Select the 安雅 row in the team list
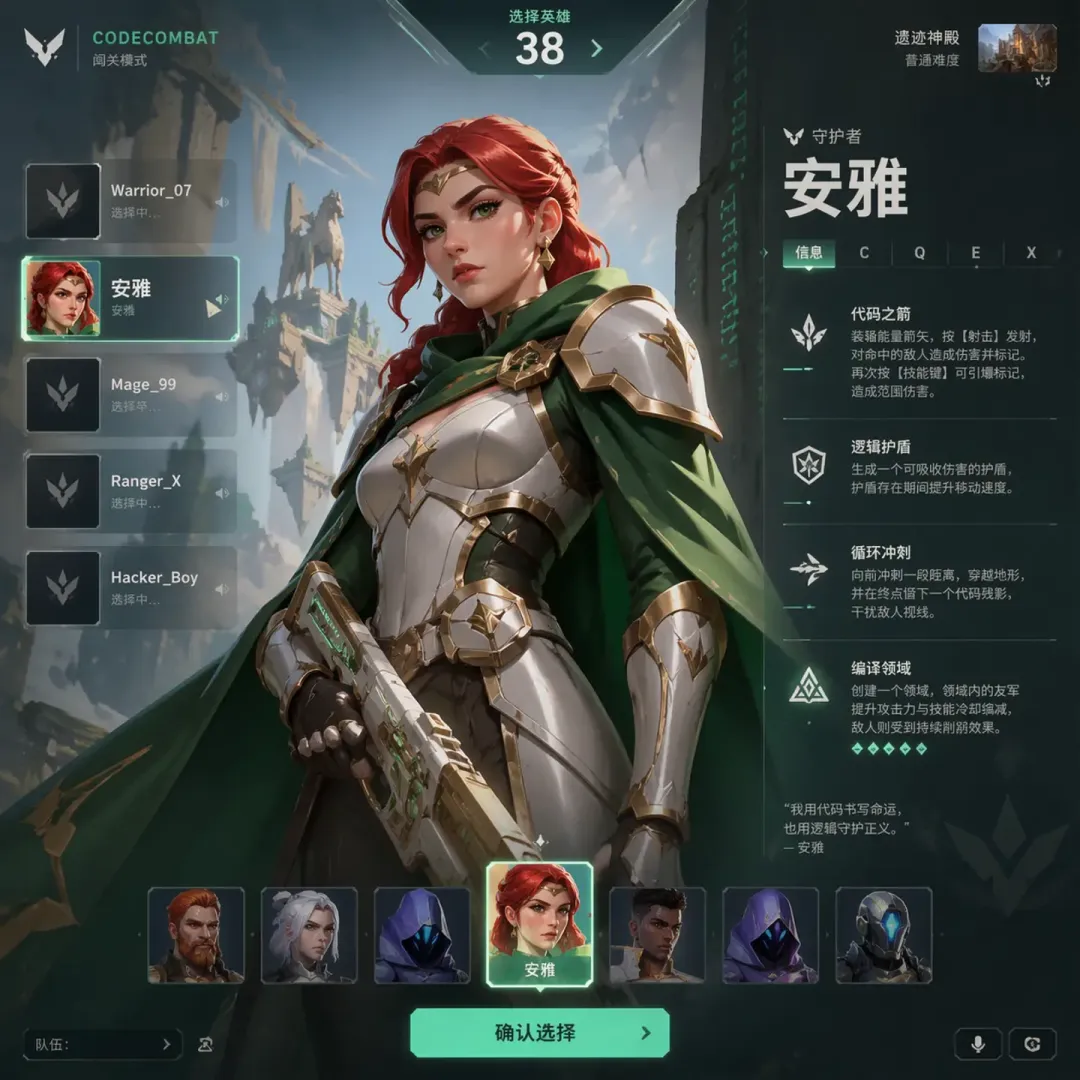This screenshot has height=1080, width=1080. click(x=130, y=298)
